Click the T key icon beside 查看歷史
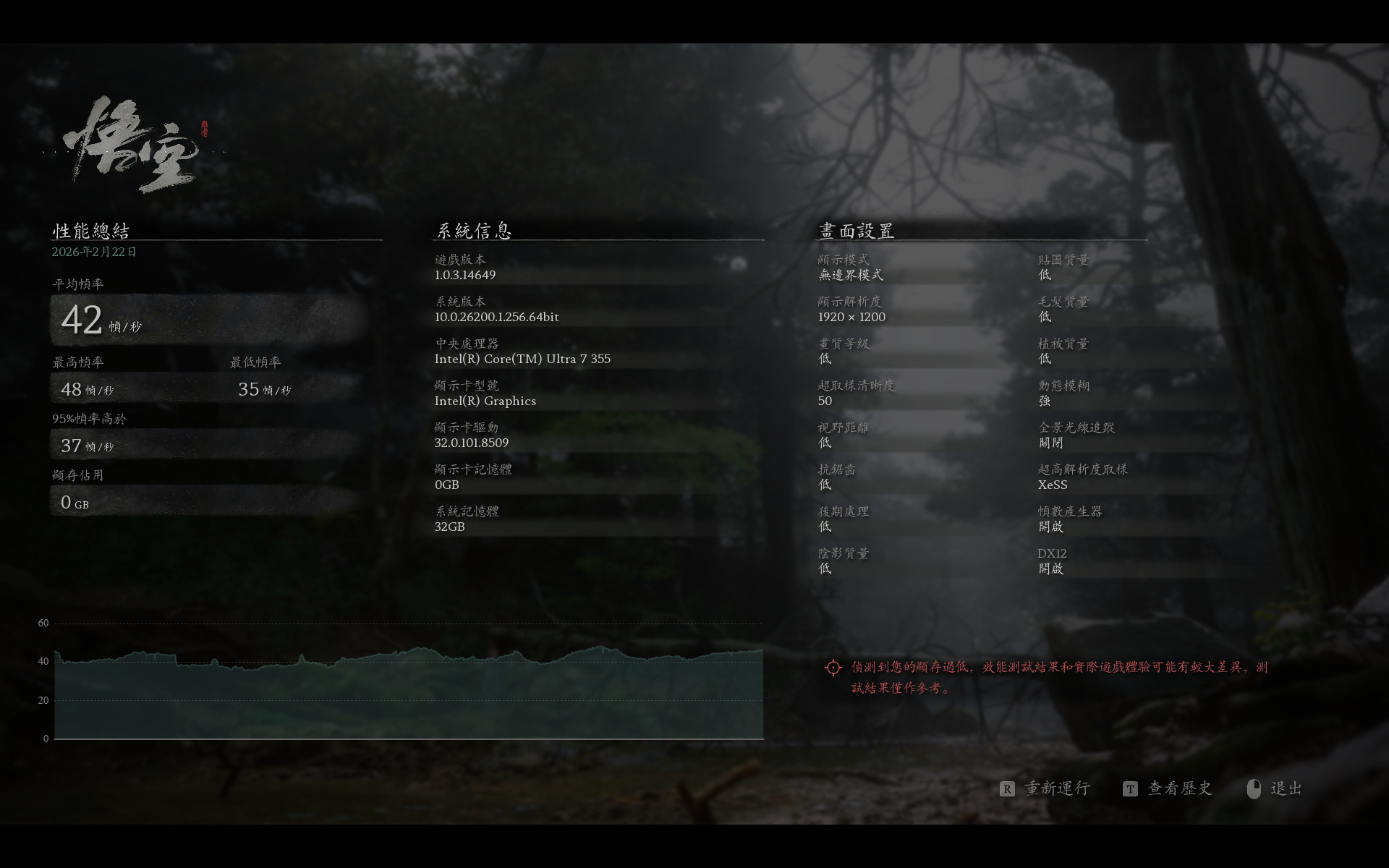The height and width of the screenshot is (868, 1389). pyautogui.click(x=1131, y=789)
